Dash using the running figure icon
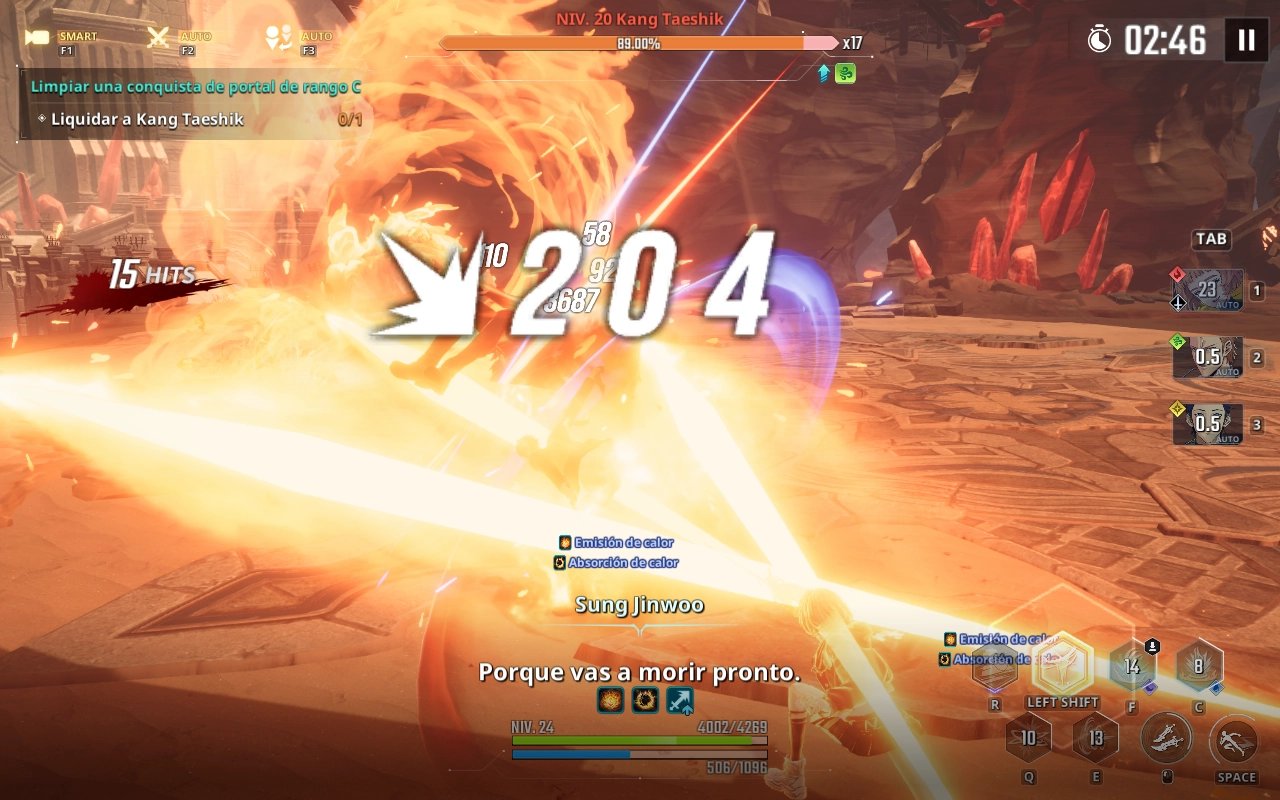Image resolution: width=1280 pixels, height=800 pixels. [x=1235, y=741]
